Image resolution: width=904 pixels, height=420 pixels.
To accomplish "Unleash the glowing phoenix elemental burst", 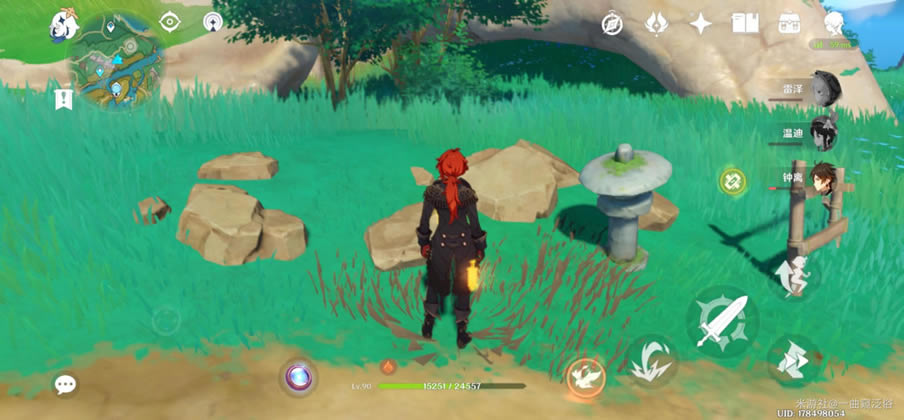I will pyautogui.click(x=586, y=376).
